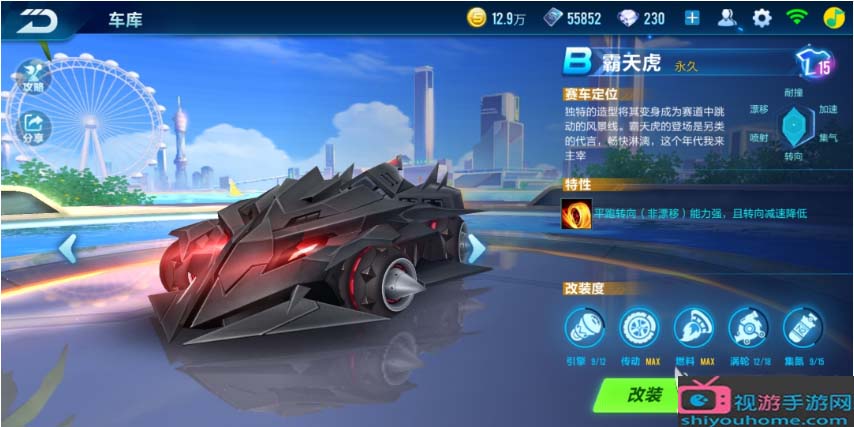Select the 燃料 fuel upgrade icon
This screenshot has height=427, width=854.
[692, 327]
